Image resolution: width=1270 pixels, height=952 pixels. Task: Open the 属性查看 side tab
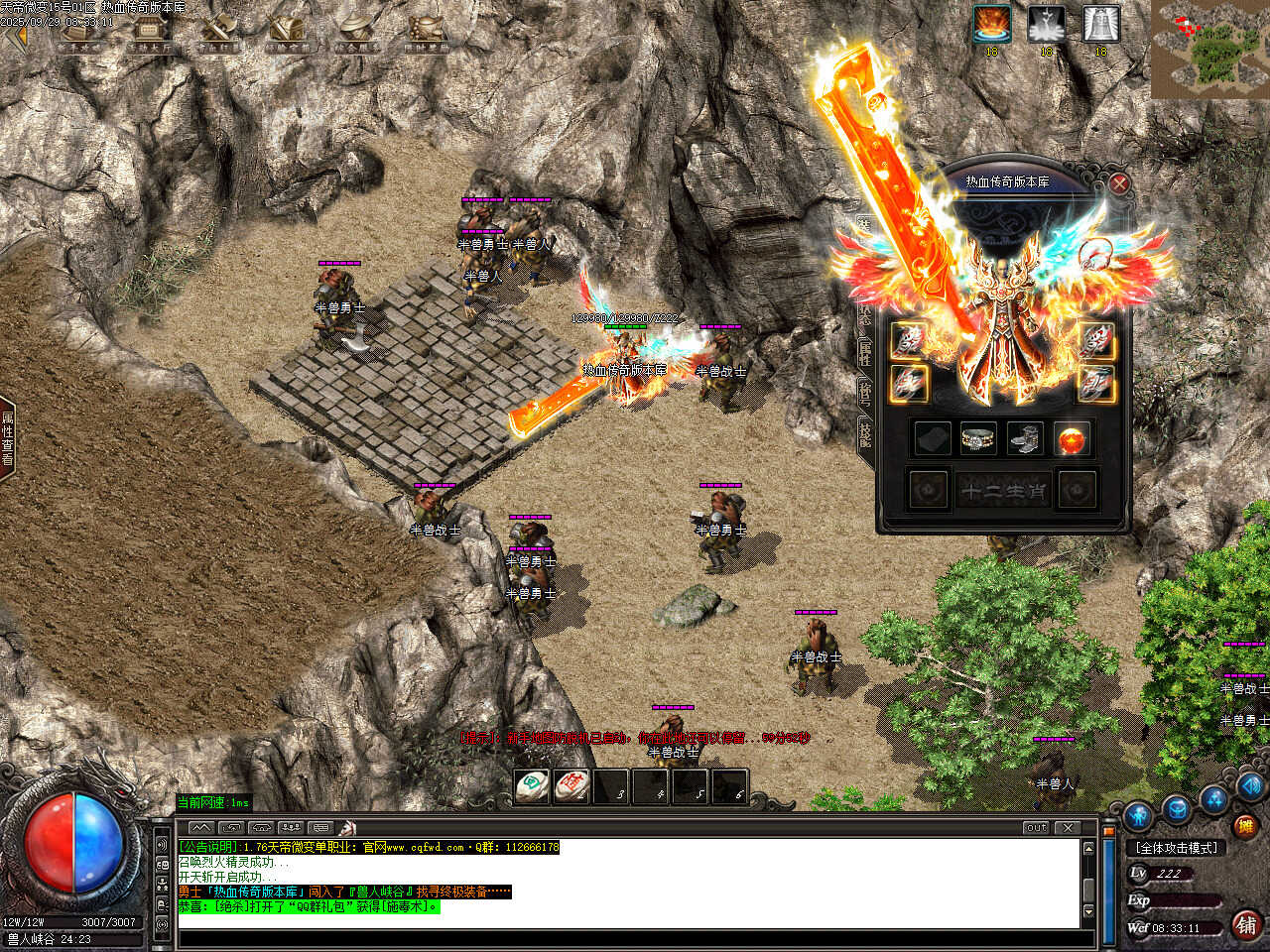tap(8, 438)
